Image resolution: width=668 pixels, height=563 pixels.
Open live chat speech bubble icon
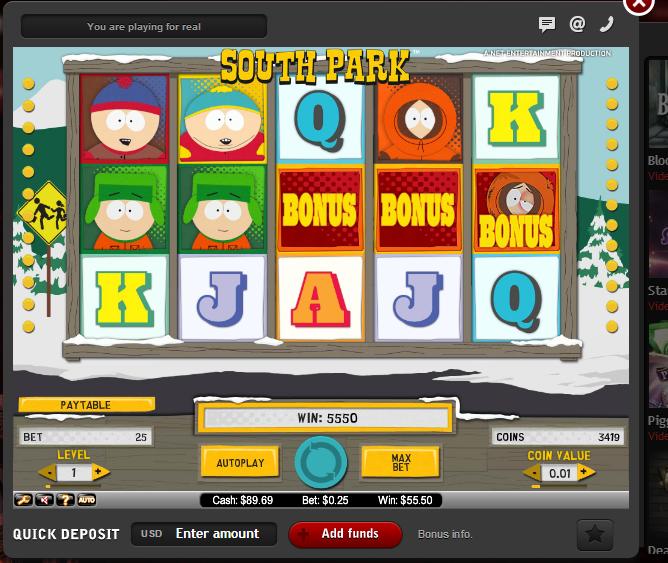tap(547, 25)
